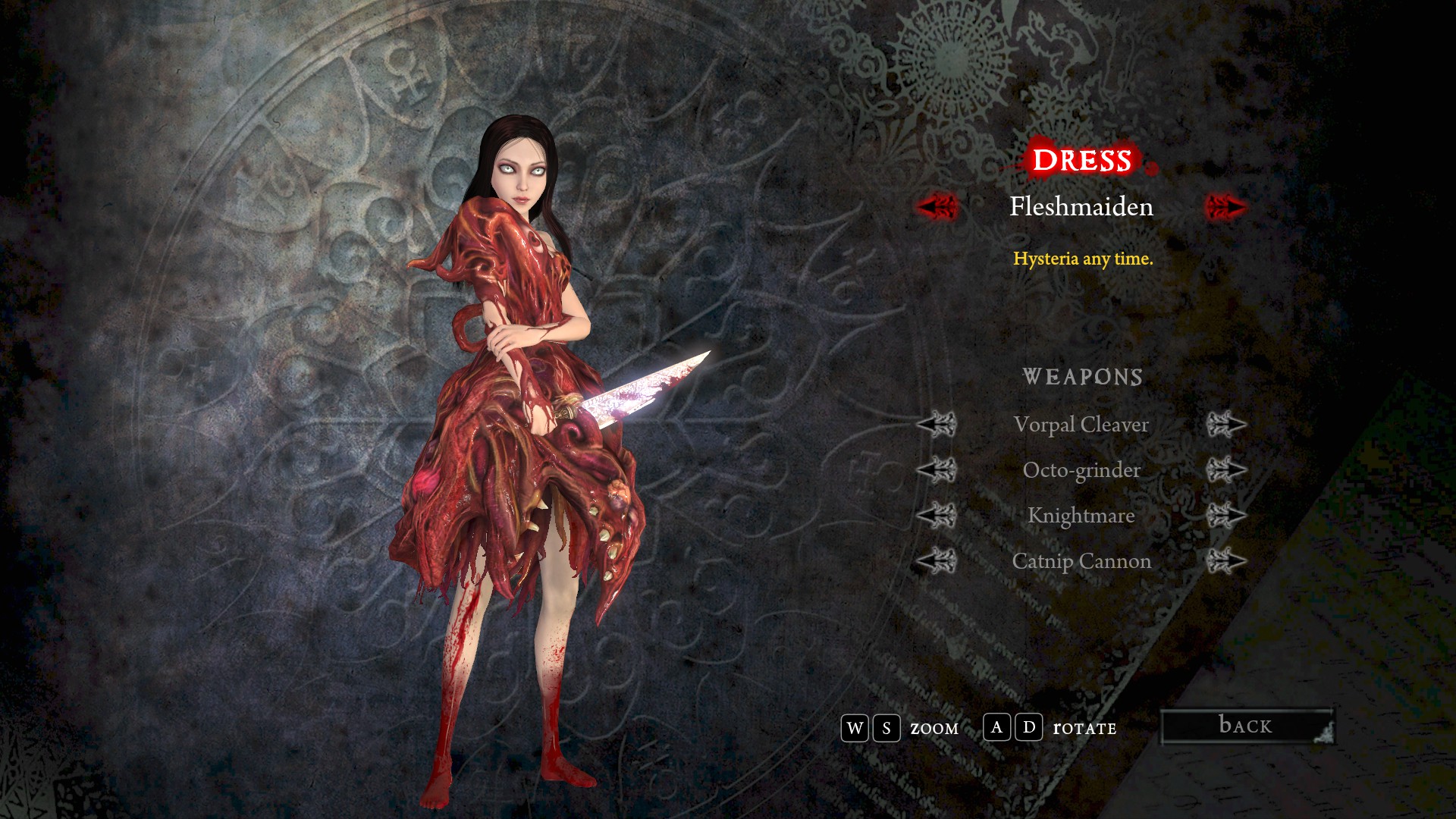Highlight the Knightmare weapon row

pyautogui.click(x=1081, y=516)
